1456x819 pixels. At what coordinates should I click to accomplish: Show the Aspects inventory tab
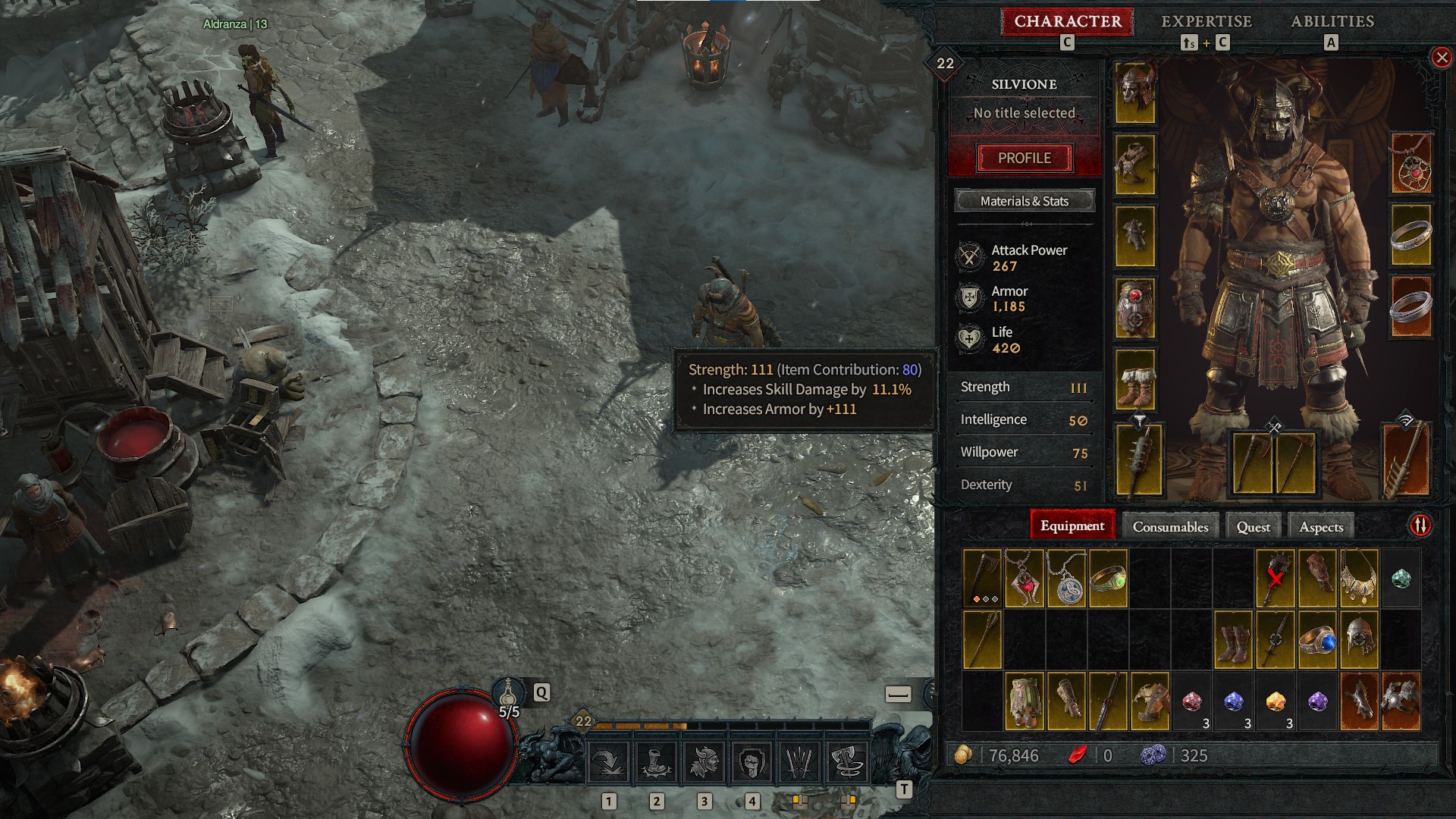[x=1320, y=526]
